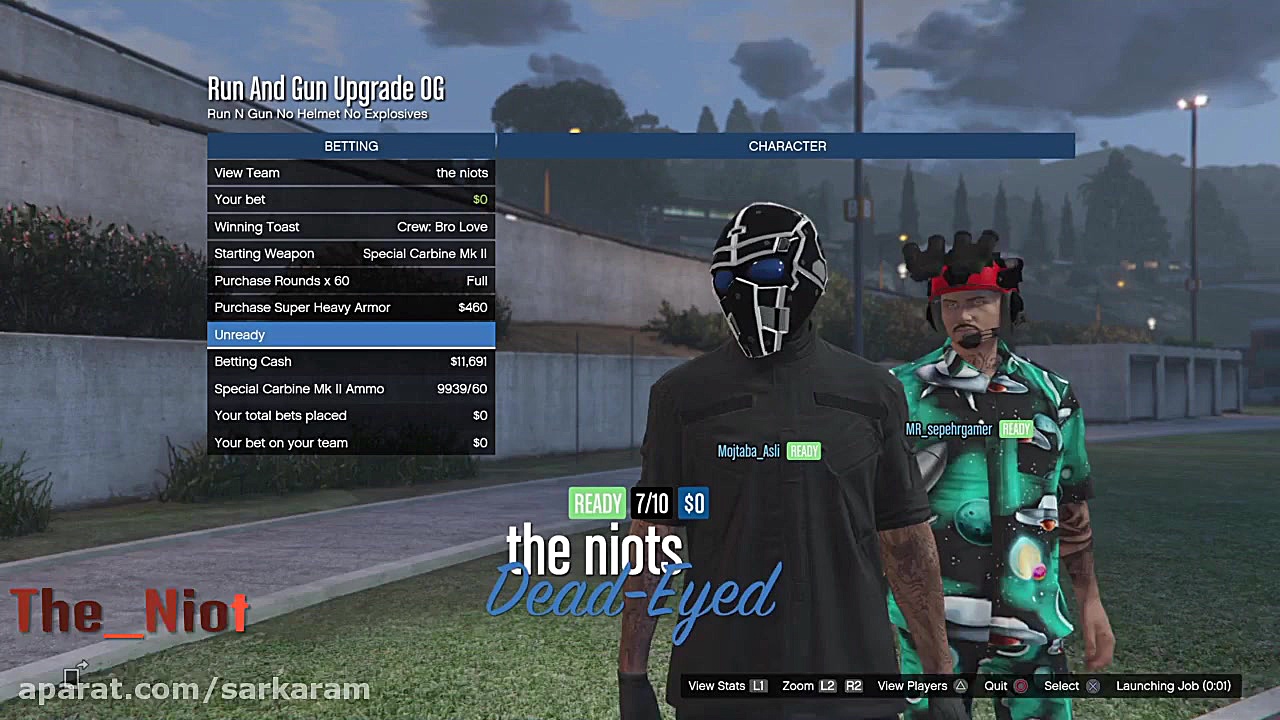Select the BETTING tab

click(351, 146)
